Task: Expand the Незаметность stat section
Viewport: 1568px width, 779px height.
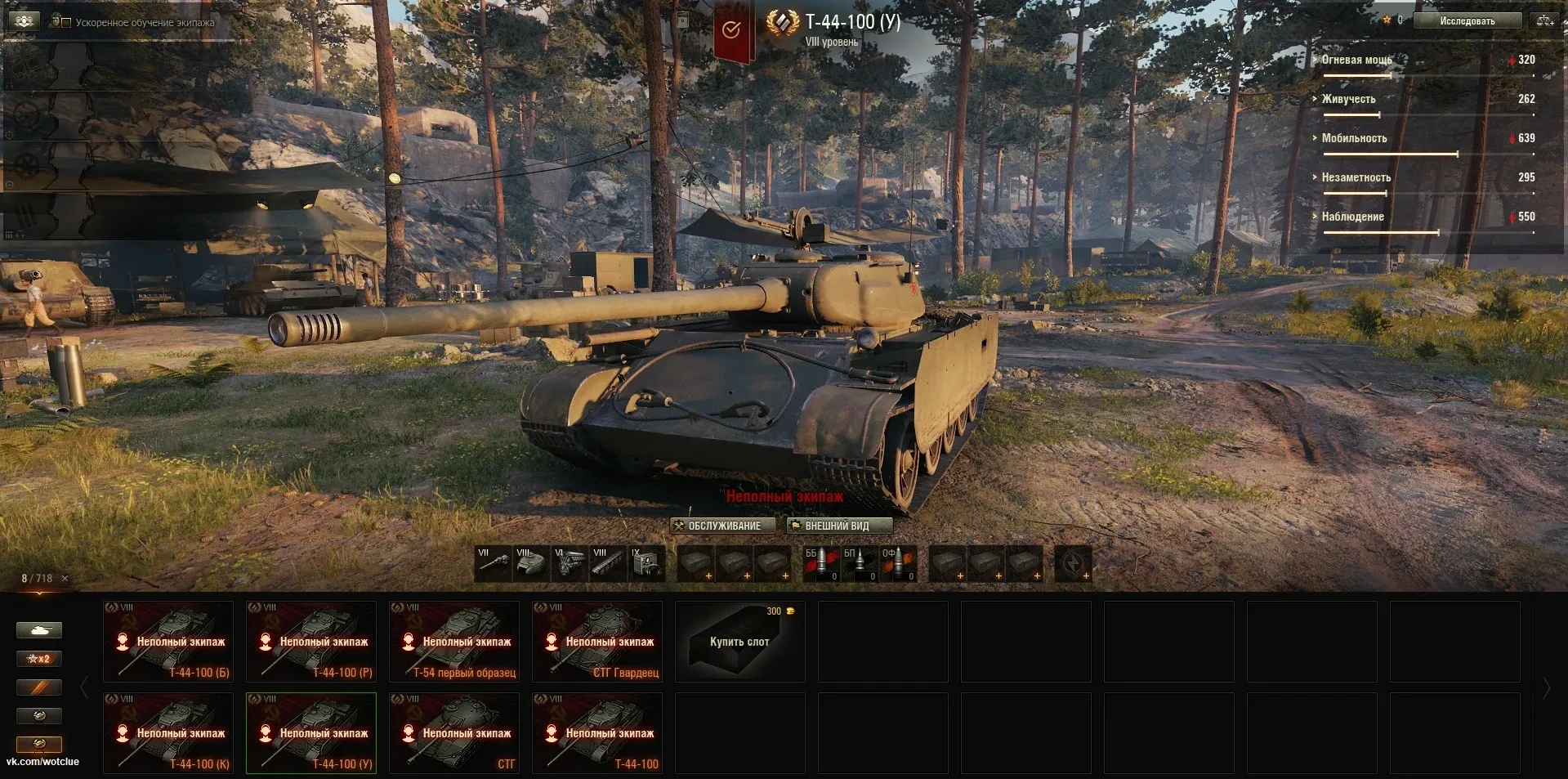Action: tap(1356, 177)
